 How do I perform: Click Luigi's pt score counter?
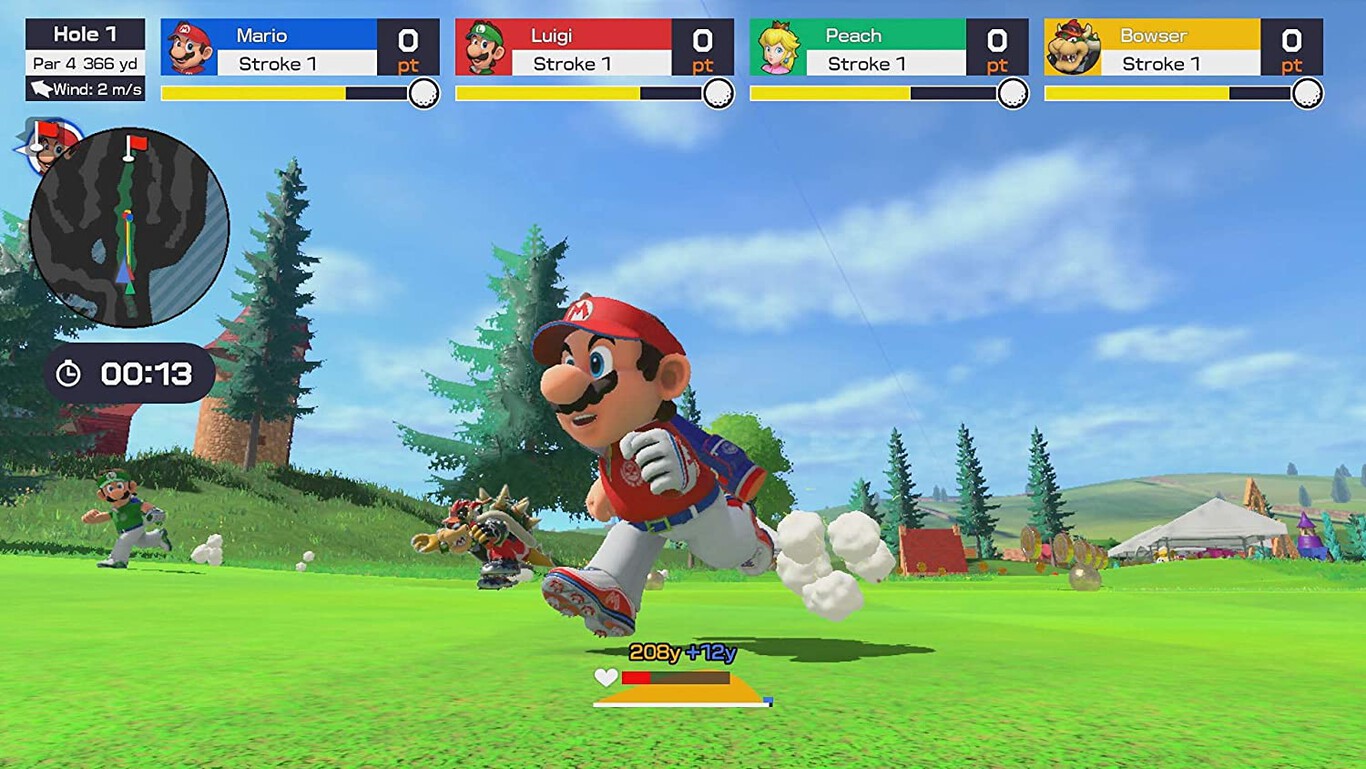(x=701, y=46)
